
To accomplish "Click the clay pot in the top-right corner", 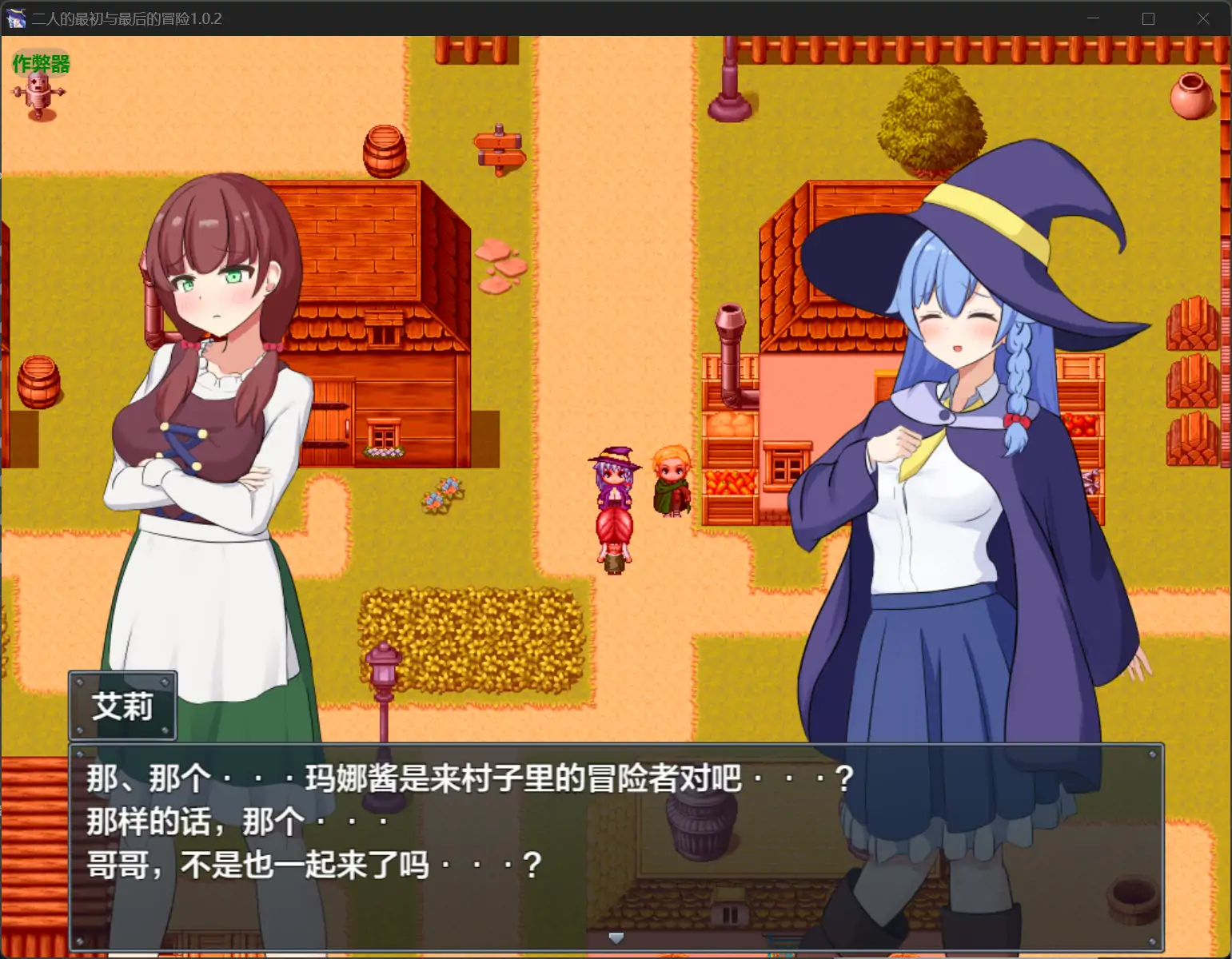I will click(1192, 96).
